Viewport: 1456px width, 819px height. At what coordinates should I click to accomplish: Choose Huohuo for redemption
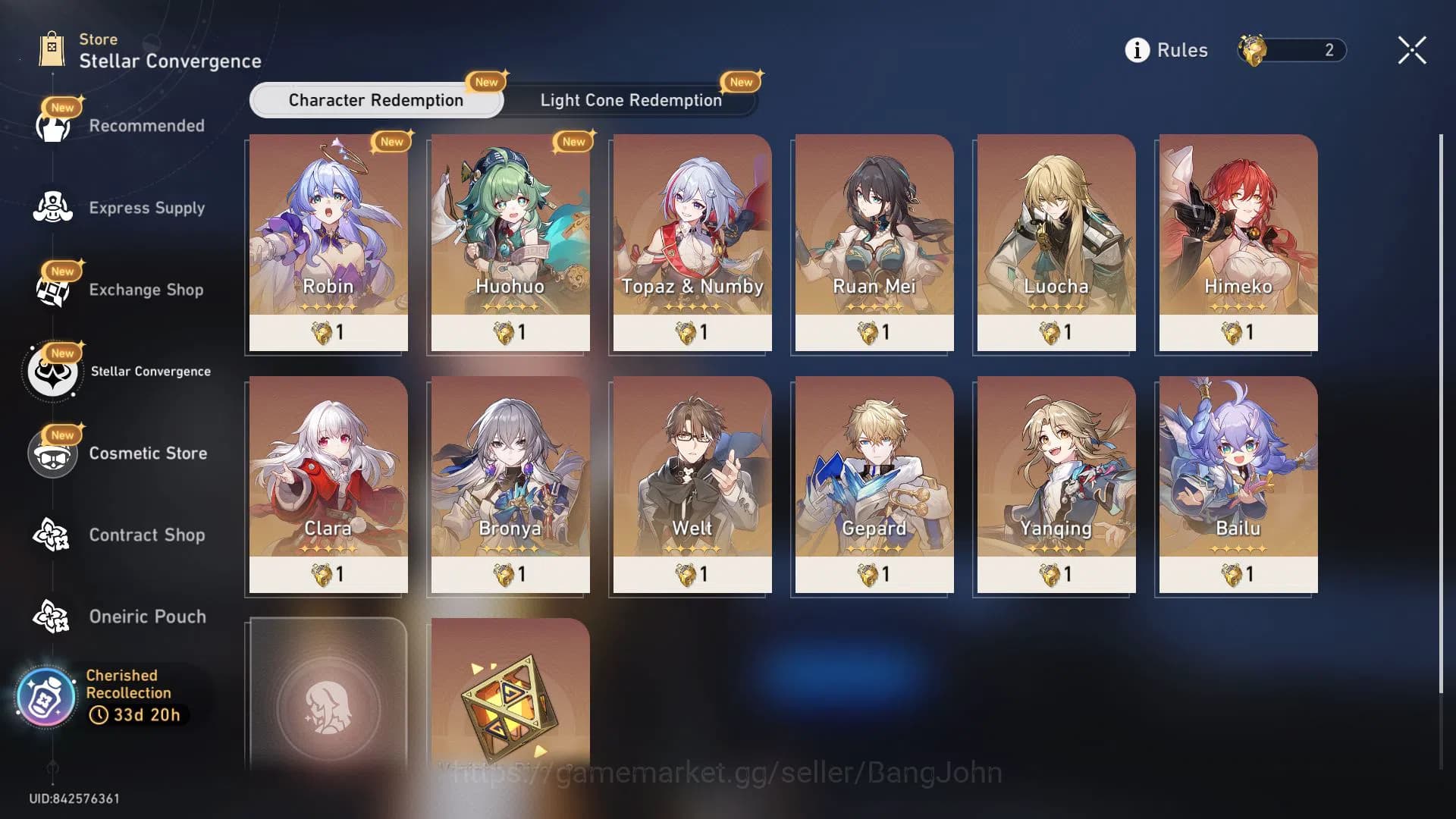click(x=509, y=243)
